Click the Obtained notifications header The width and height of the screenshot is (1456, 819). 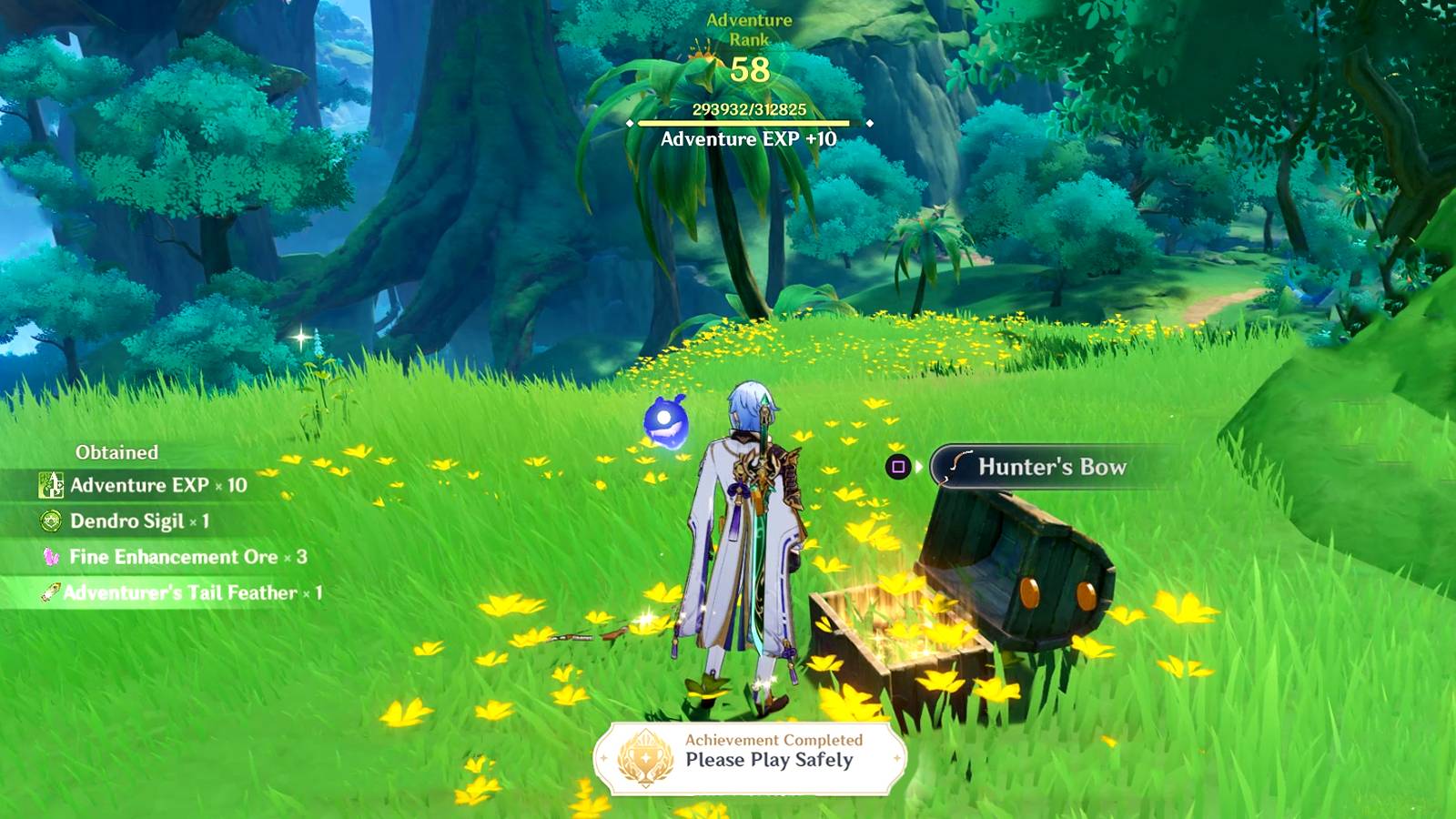pos(116,451)
